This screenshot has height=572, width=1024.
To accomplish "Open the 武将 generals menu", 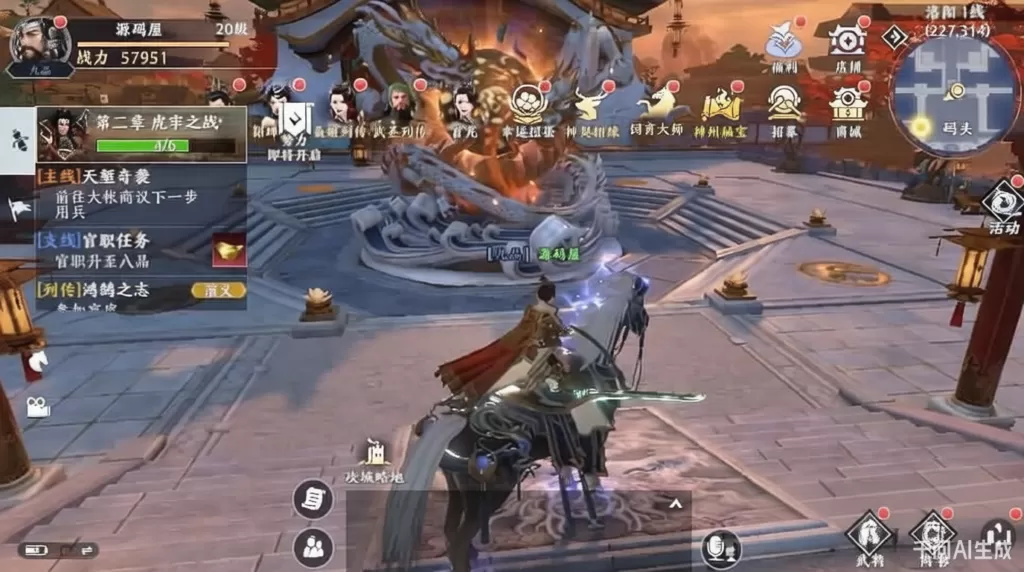I will pos(869,535).
